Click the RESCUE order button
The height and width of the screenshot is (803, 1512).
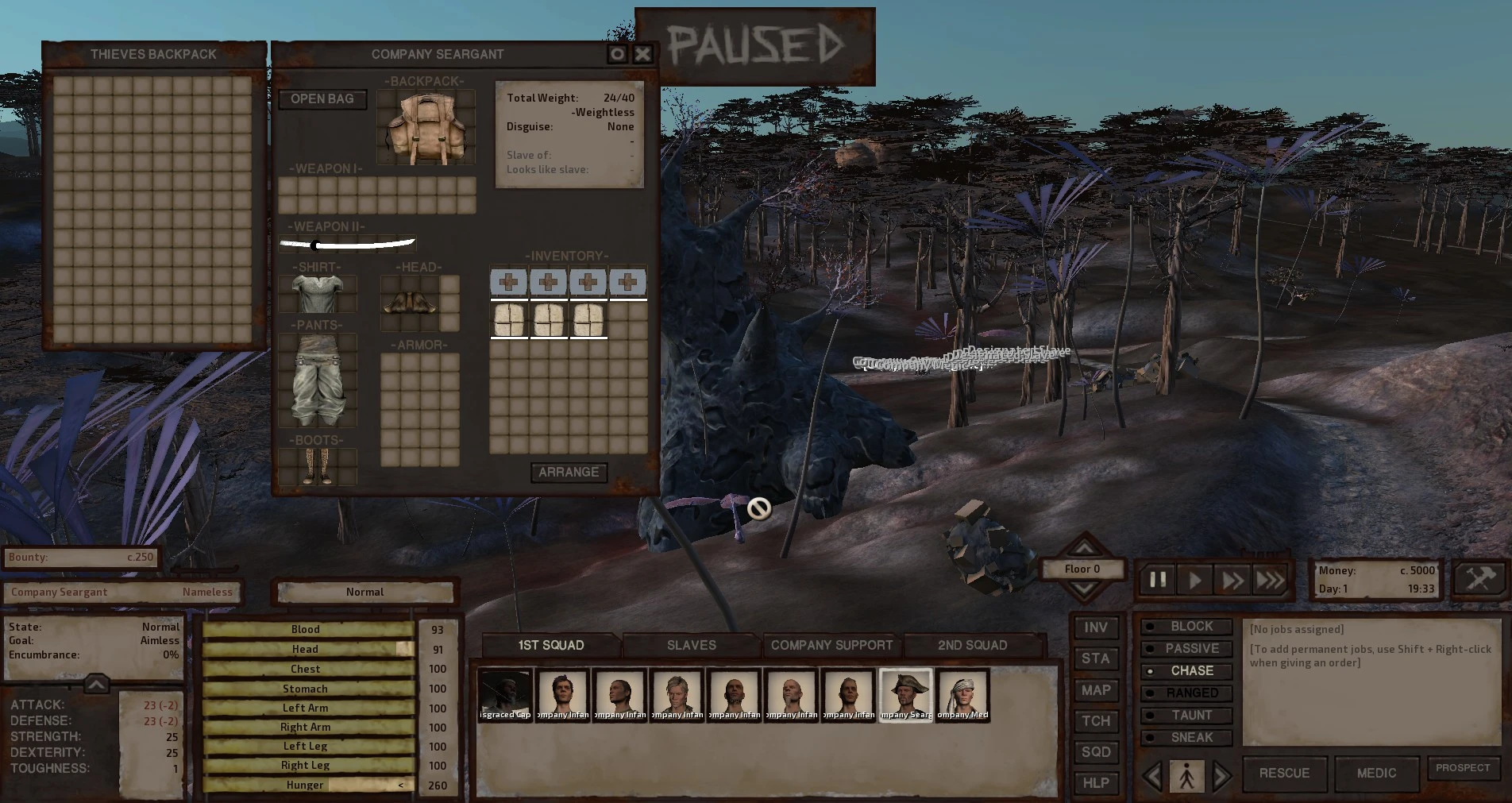click(1284, 774)
